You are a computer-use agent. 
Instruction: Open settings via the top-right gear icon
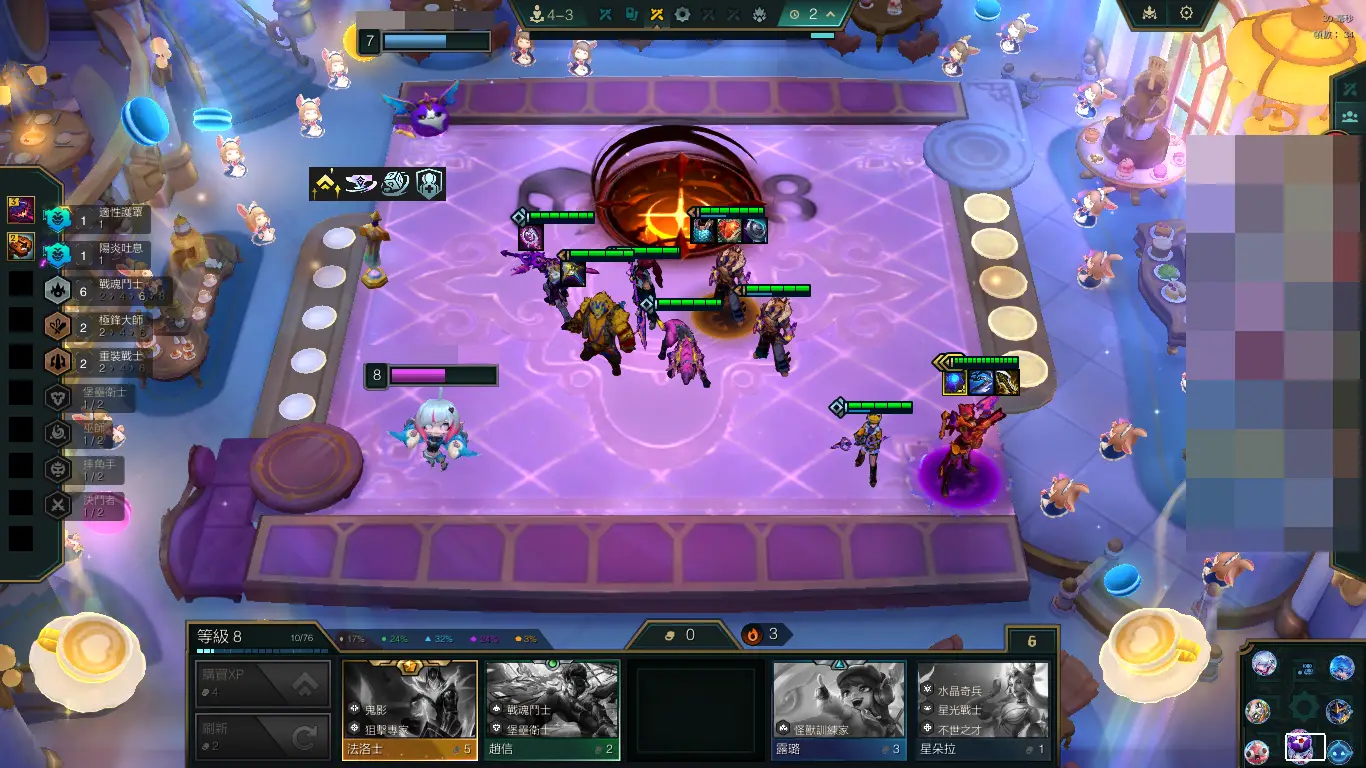click(1186, 14)
